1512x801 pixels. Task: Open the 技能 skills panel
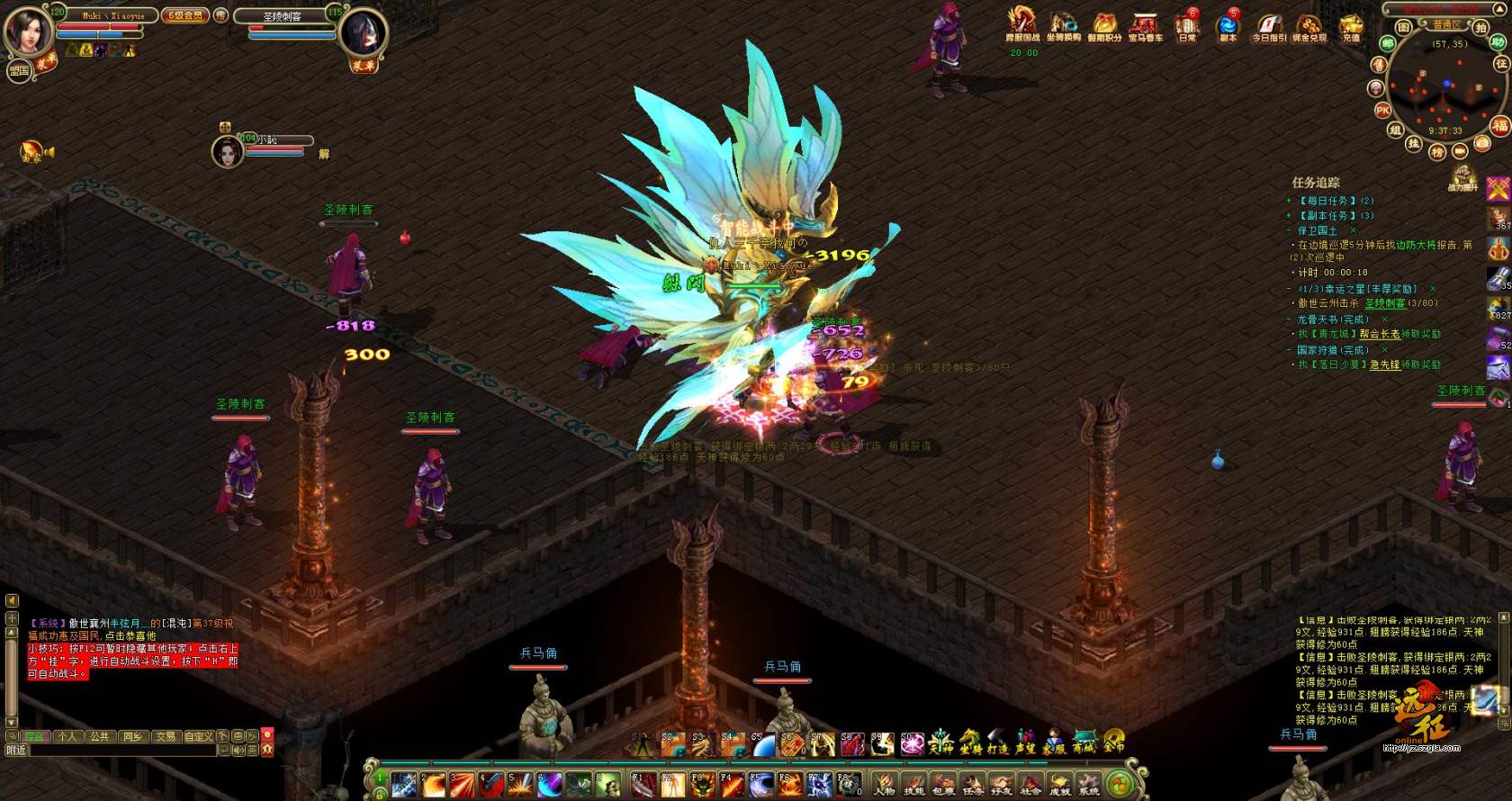coord(913,784)
